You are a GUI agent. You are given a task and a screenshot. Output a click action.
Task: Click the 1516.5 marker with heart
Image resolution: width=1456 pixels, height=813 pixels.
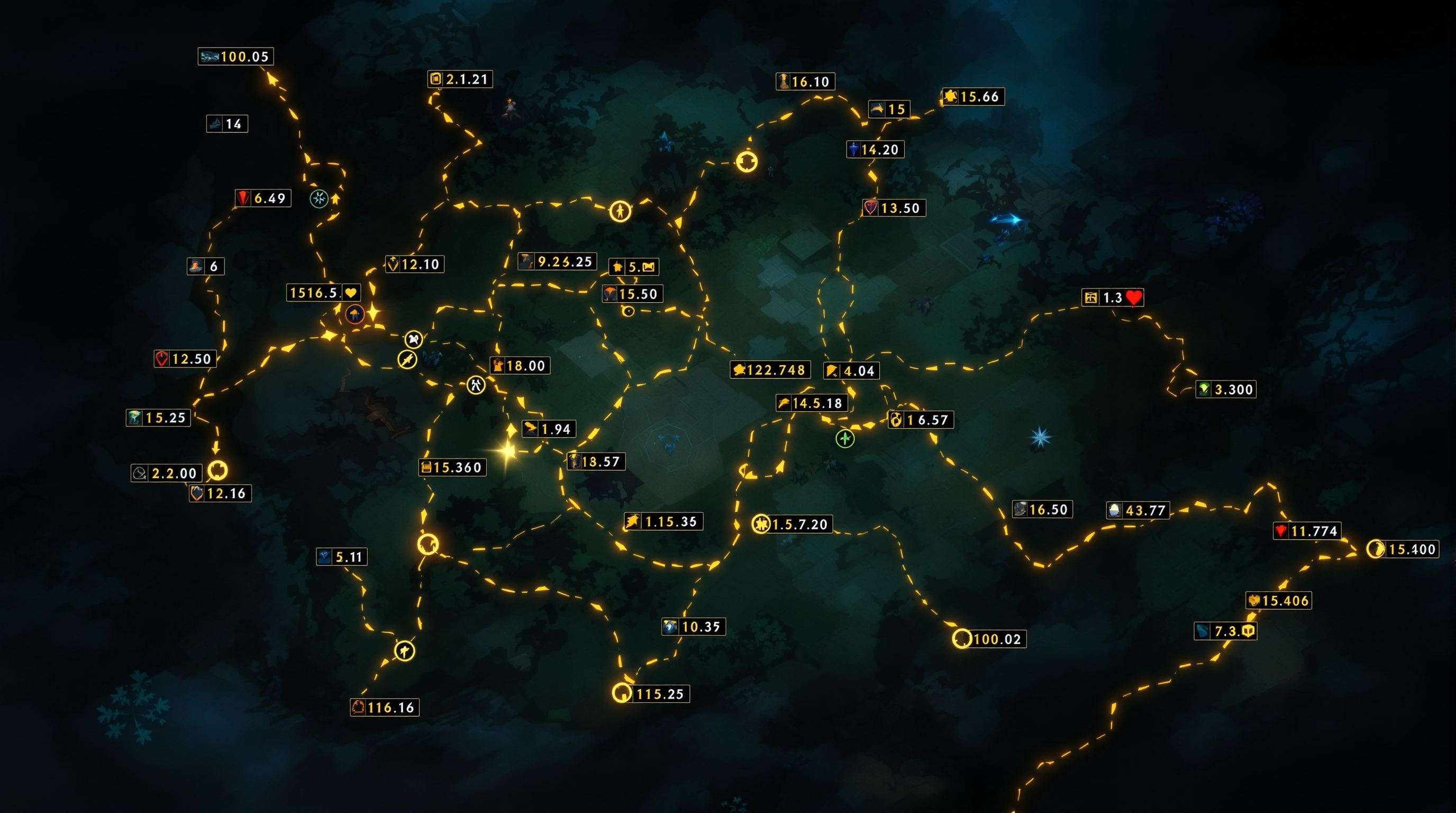(323, 293)
